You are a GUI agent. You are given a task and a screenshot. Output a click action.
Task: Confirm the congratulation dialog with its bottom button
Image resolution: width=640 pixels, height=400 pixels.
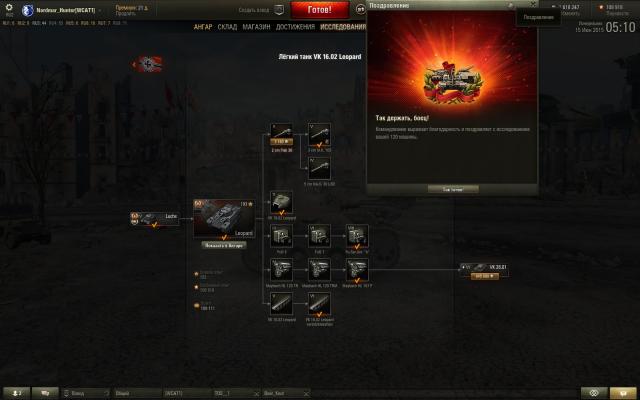point(452,188)
